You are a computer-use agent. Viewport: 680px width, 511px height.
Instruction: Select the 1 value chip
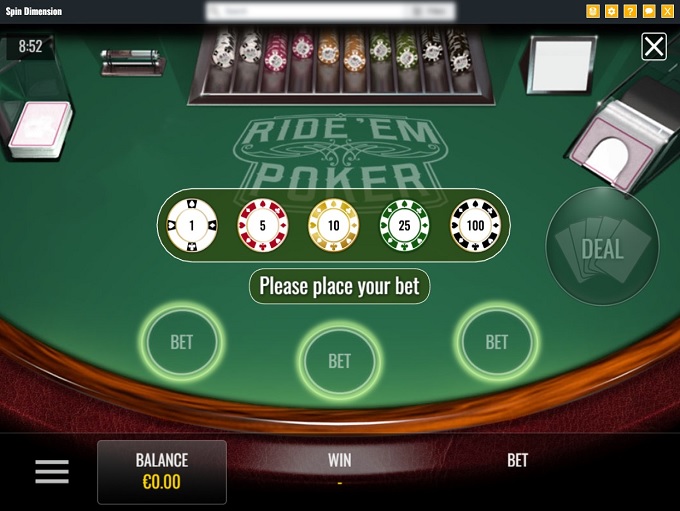click(193, 225)
